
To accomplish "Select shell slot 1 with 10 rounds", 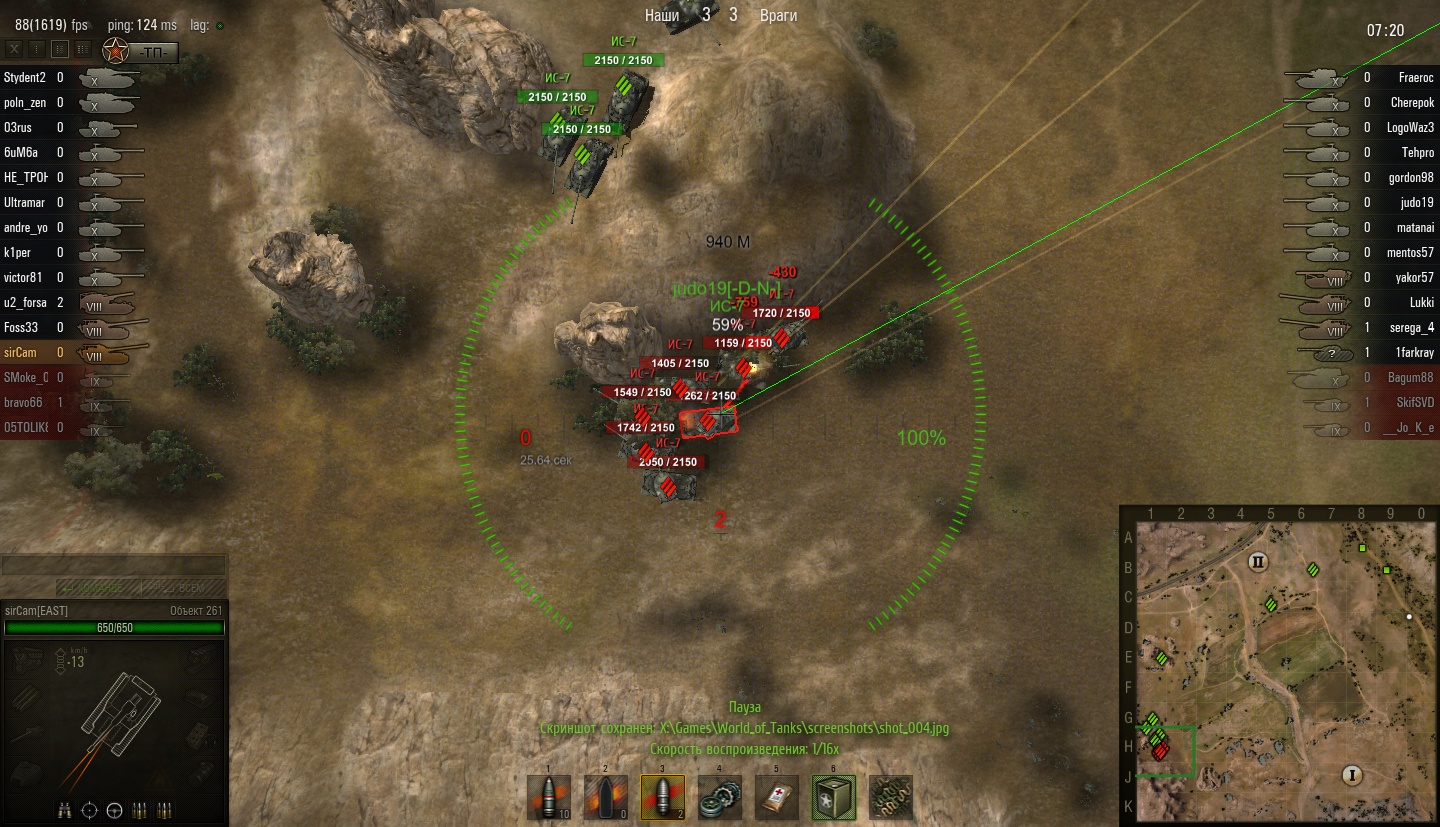I will tap(549, 797).
